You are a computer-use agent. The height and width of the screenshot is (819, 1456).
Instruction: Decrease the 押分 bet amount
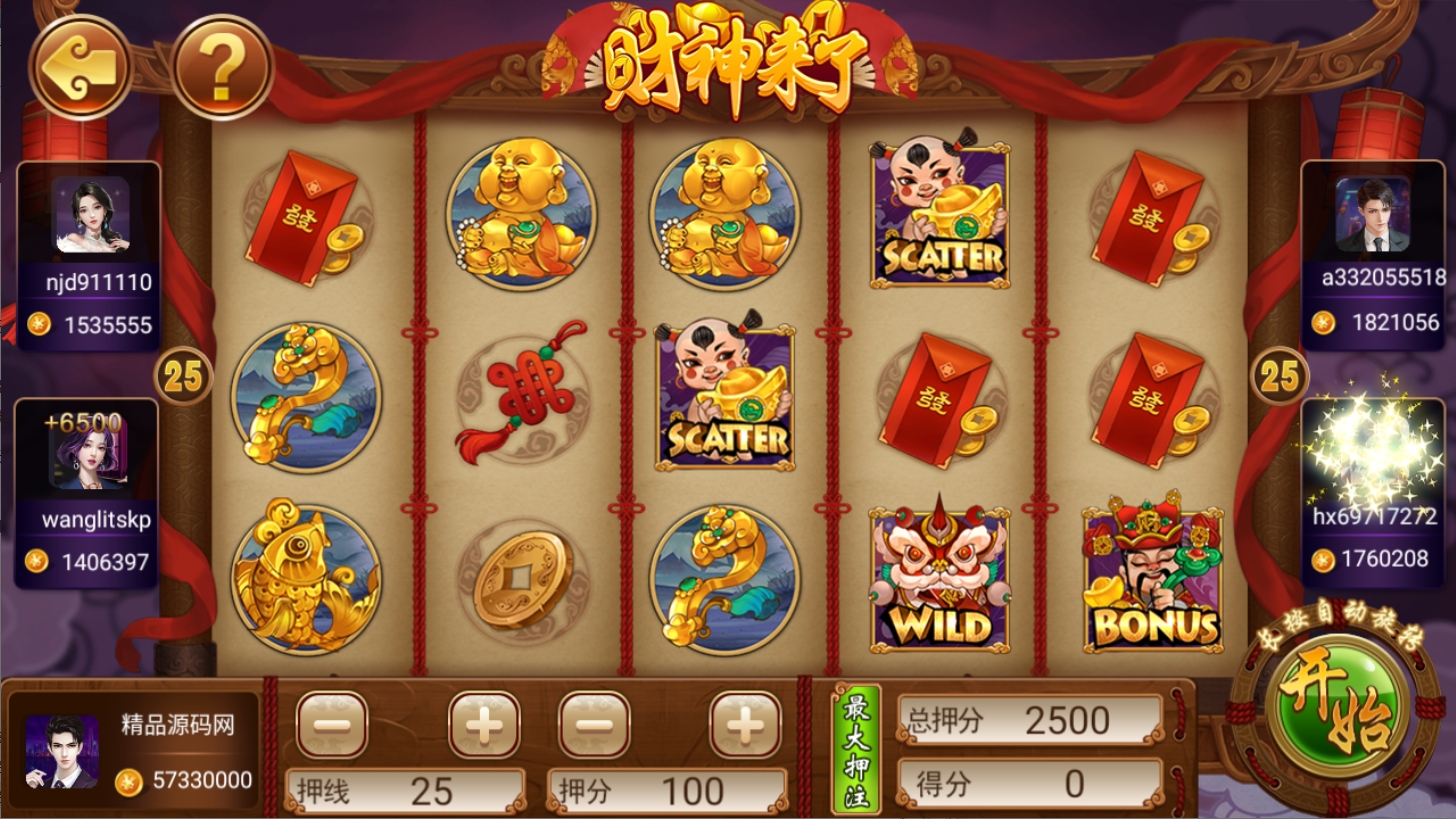coord(594,724)
